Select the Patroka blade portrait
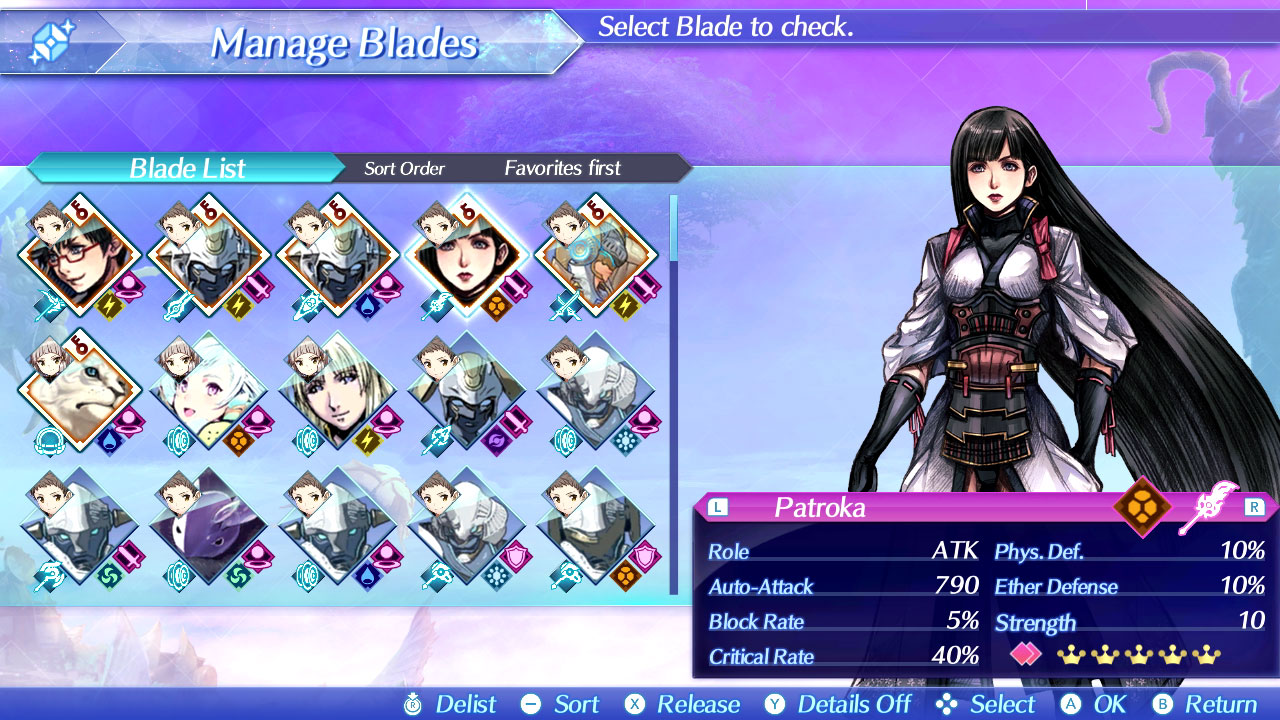The height and width of the screenshot is (720, 1280). coord(467,255)
